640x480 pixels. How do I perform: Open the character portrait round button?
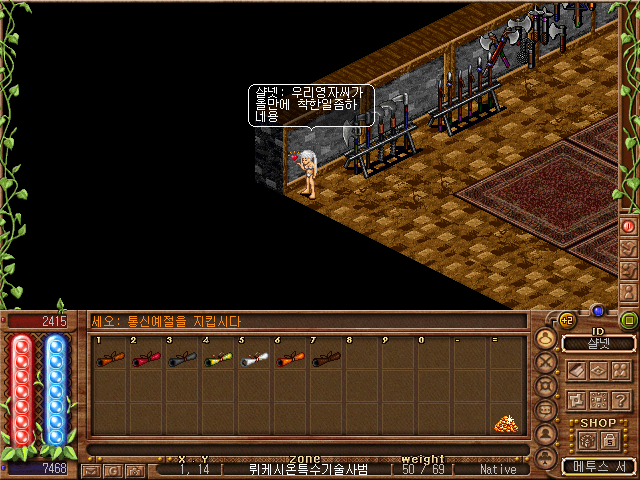click(x=545, y=340)
